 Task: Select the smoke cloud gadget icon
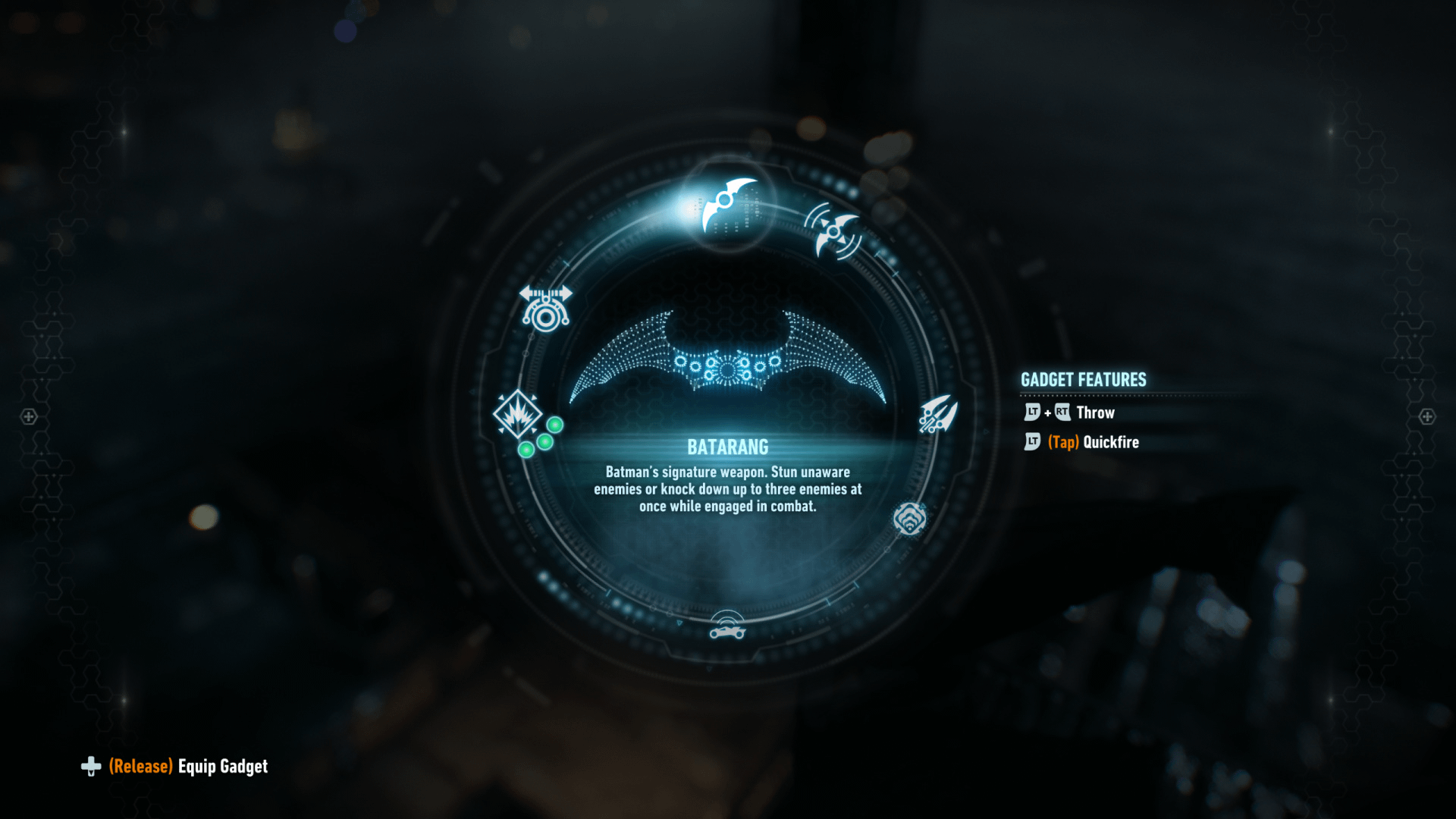[909, 519]
